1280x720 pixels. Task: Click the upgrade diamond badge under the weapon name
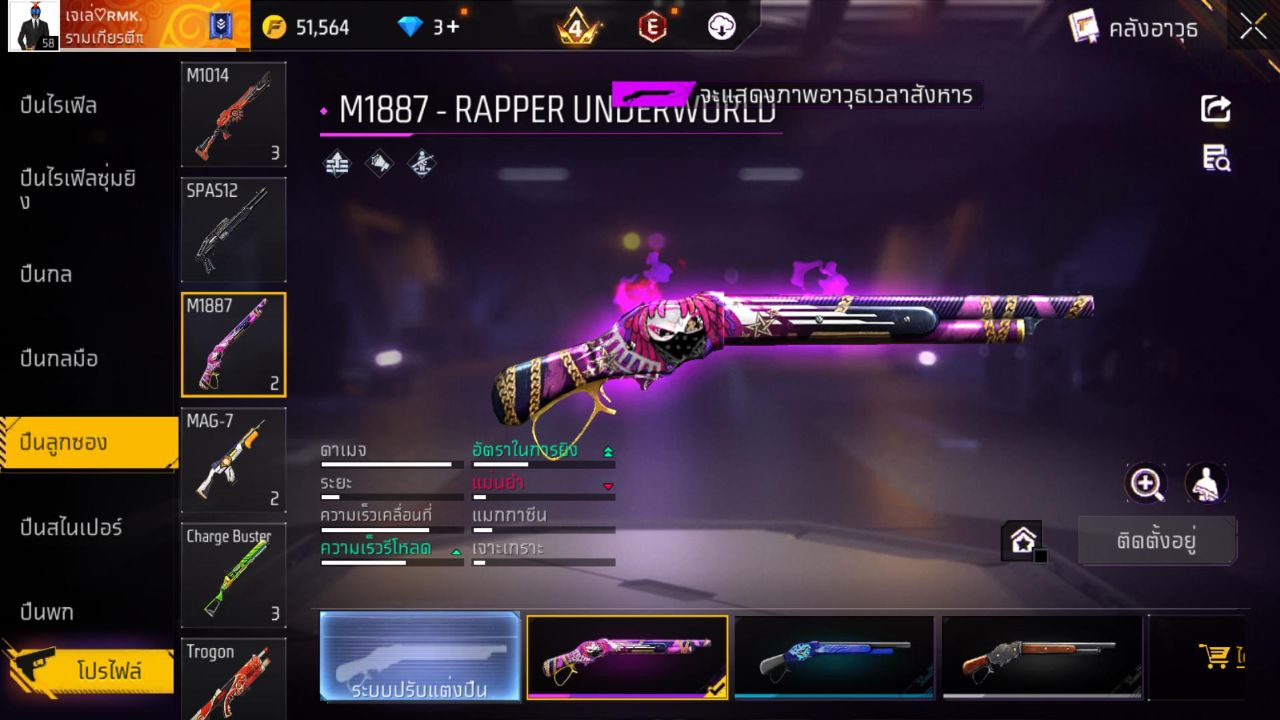click(x=336, y=163)
